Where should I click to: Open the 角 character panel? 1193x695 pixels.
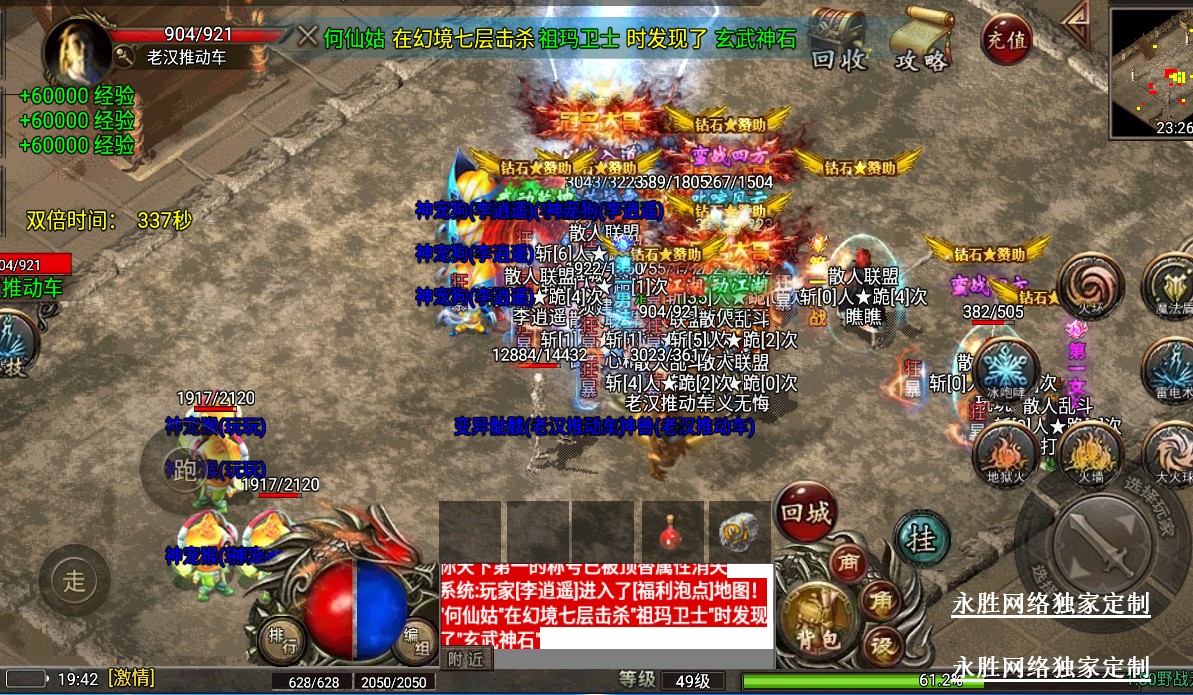coord(882,599)
